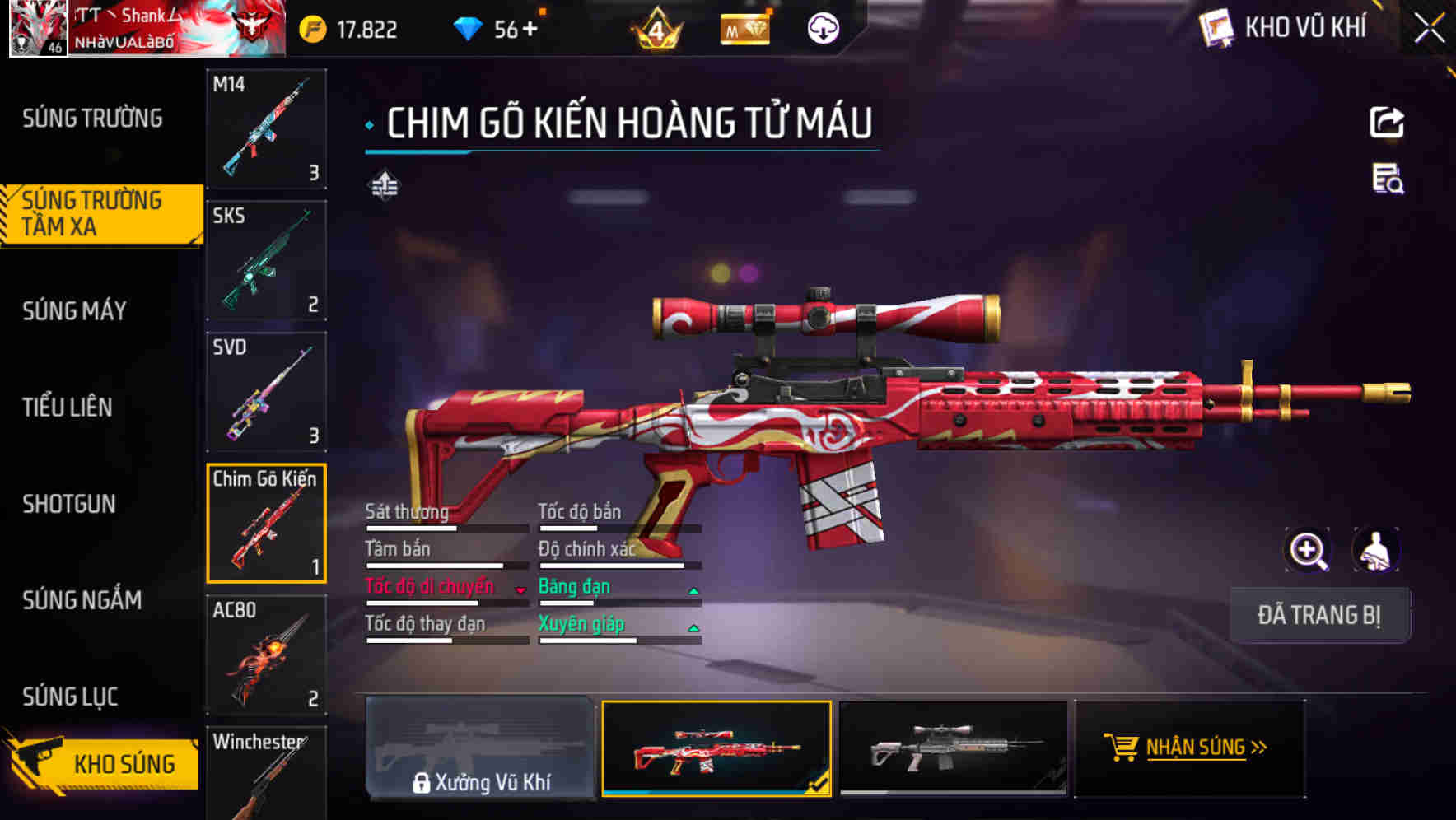Switch to the Súng Trường category
The width and height of the screenshot is (1456, 820).
[x=91, y=118]
